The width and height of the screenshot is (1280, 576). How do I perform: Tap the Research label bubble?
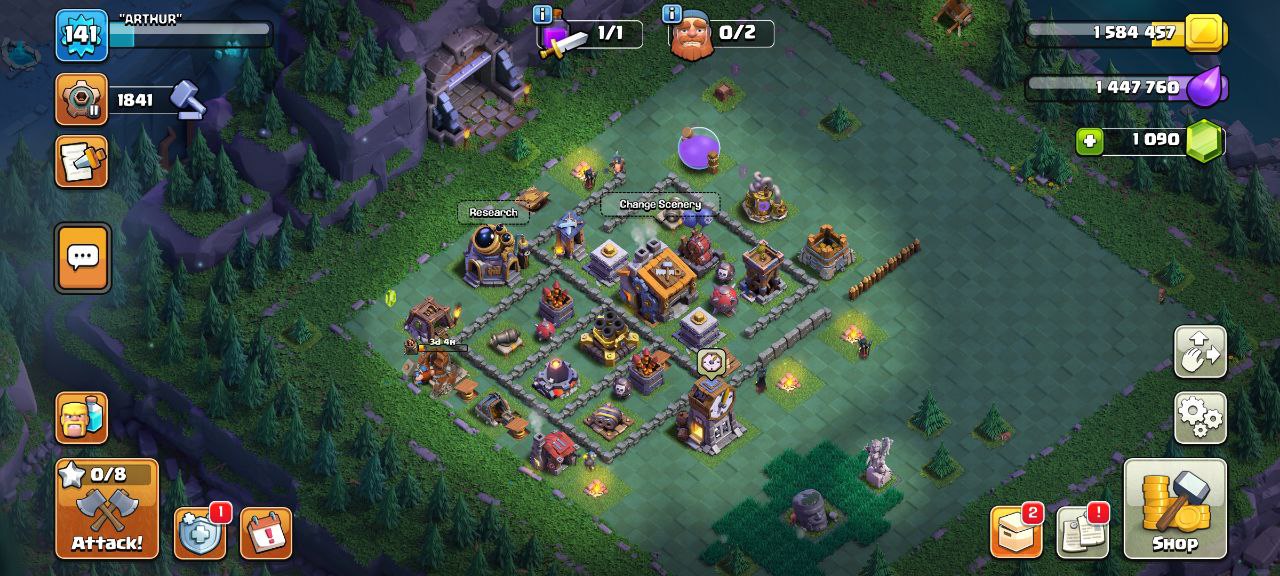tap(493, 212)
